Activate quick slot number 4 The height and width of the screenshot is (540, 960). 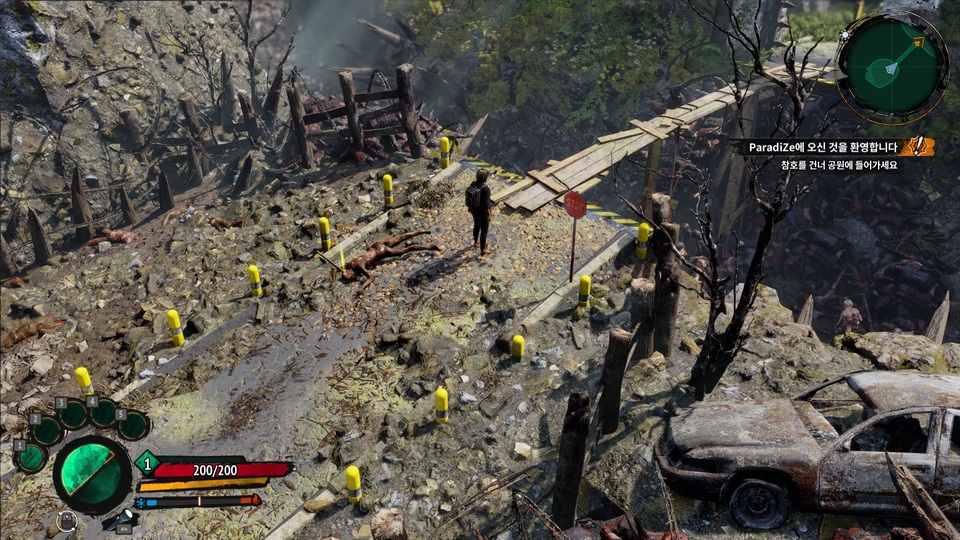(x=103, y=412)
